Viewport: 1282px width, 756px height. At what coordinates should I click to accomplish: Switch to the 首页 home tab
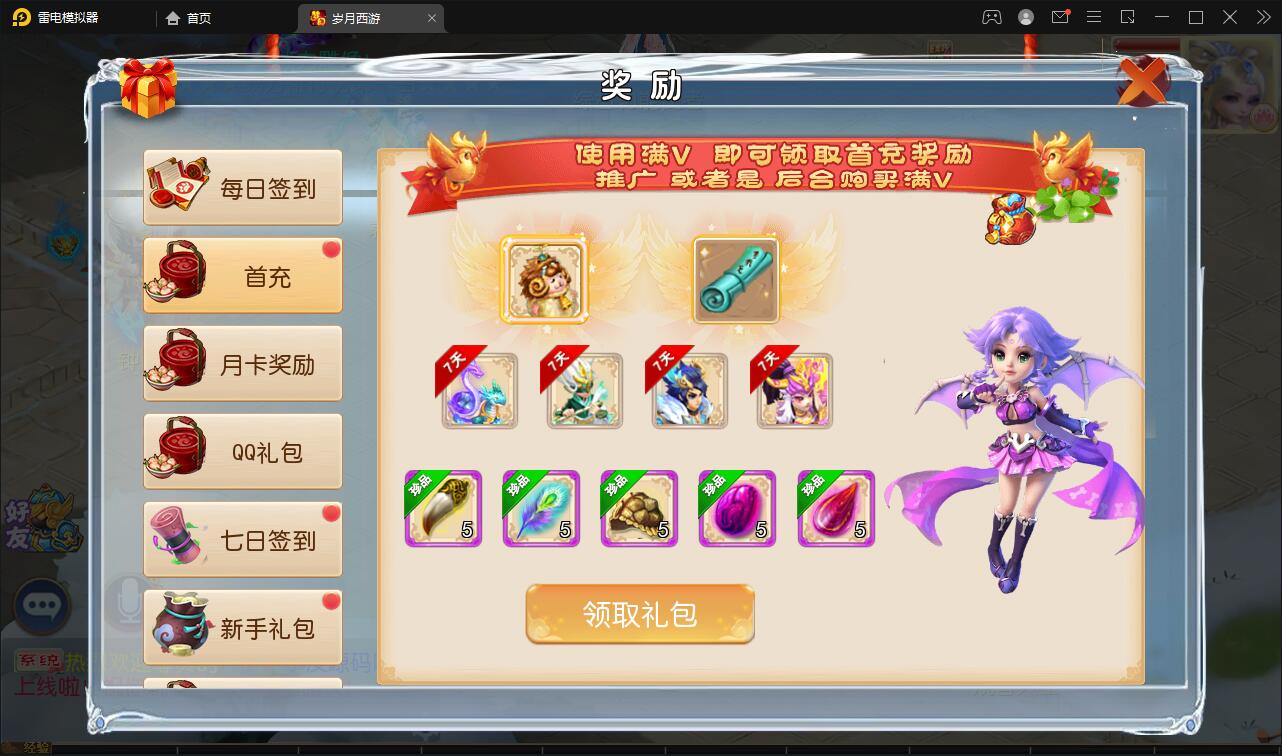(x=189, y=17)
